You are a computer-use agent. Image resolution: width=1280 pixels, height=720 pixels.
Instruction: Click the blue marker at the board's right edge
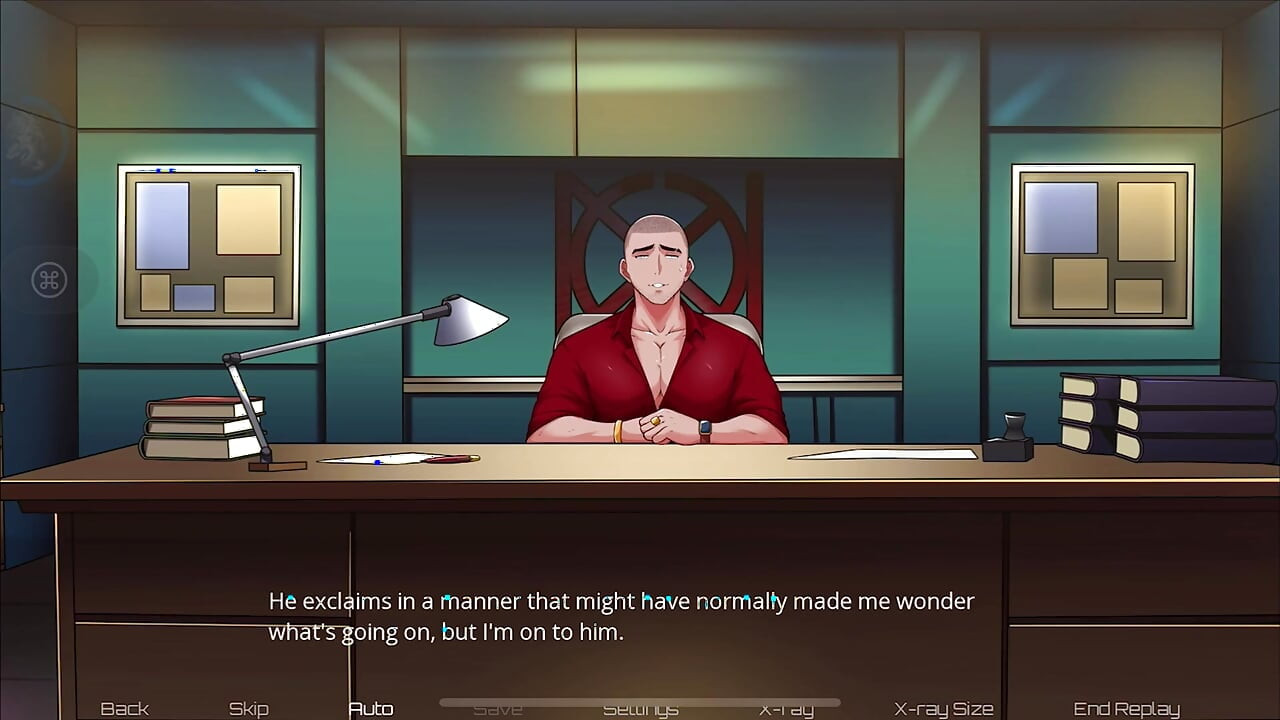(x=256, y=170)
